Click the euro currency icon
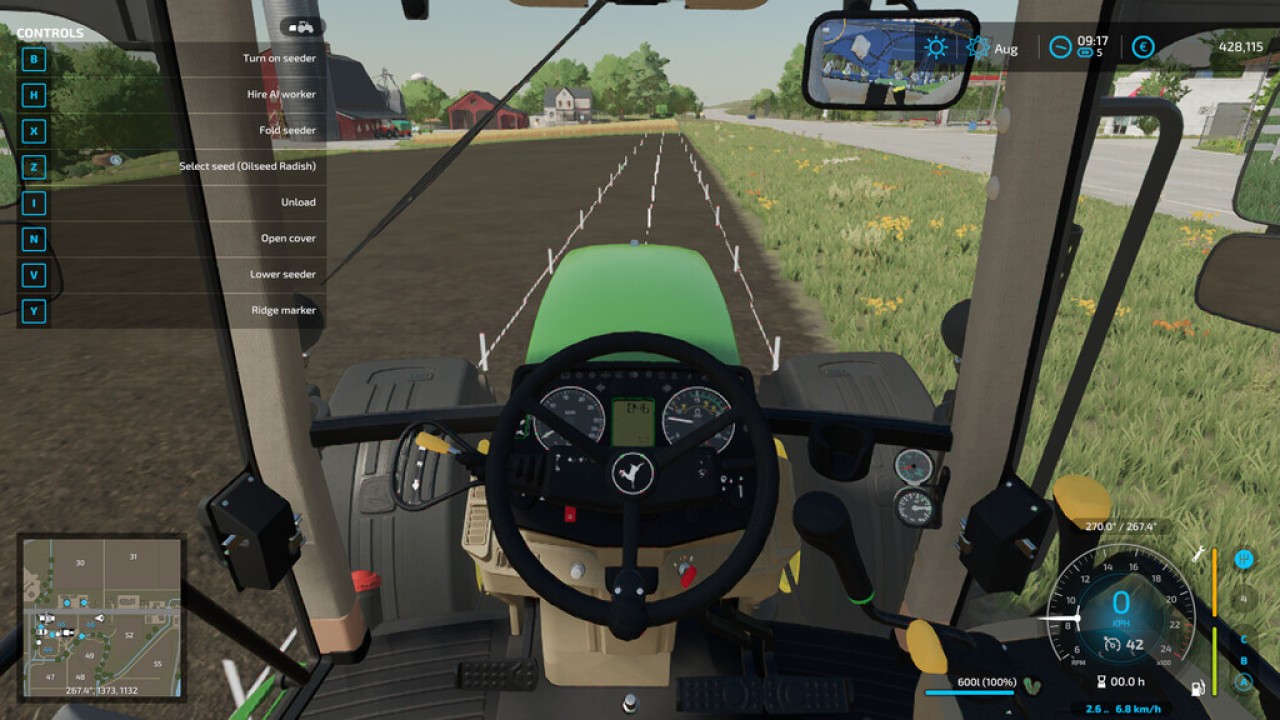 [x=1141, y=46]
